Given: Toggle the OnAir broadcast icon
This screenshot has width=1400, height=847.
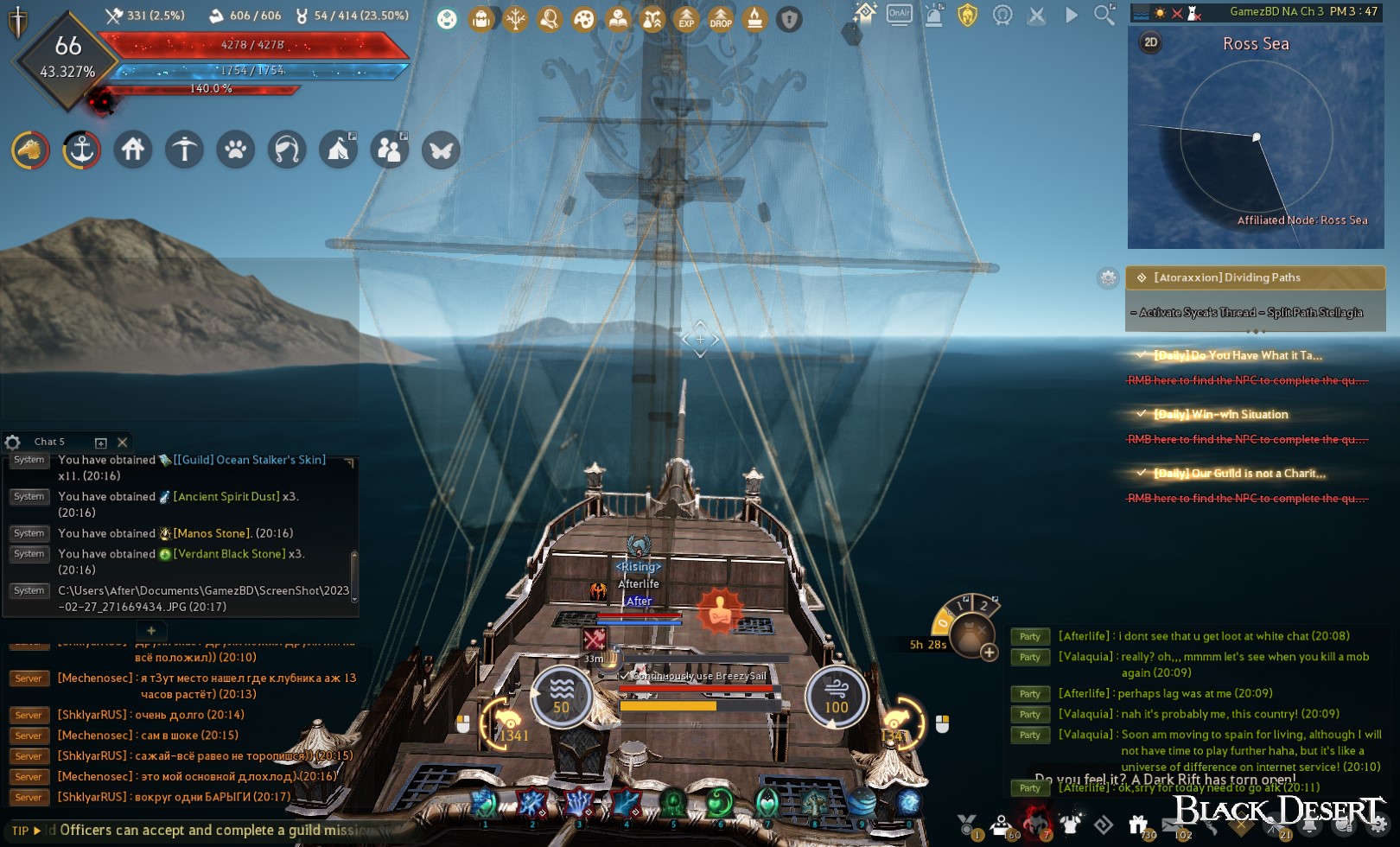Looking at the screenshot, I should [899, 15].
